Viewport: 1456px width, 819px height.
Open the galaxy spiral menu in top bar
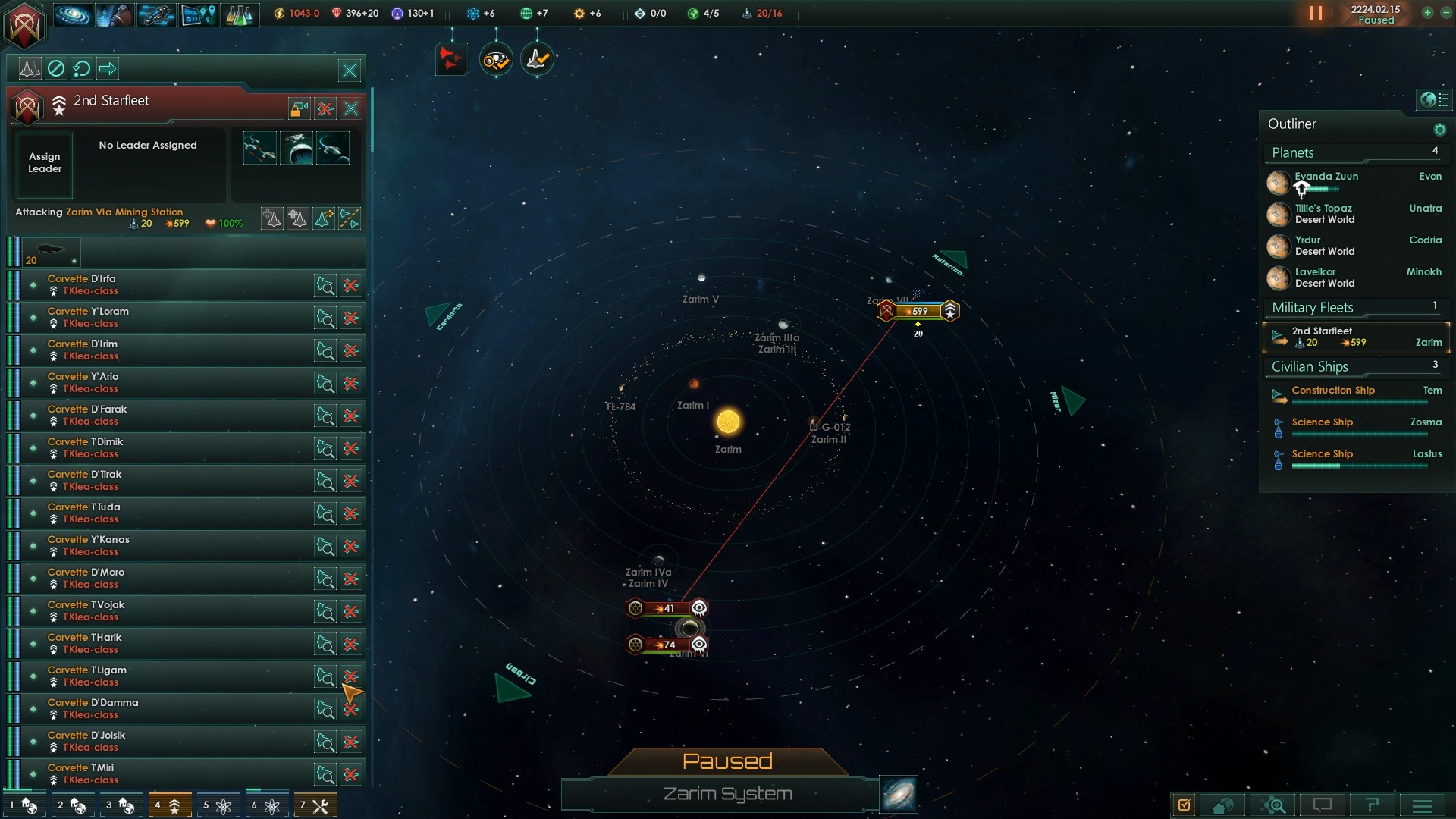tap(72, 14)
